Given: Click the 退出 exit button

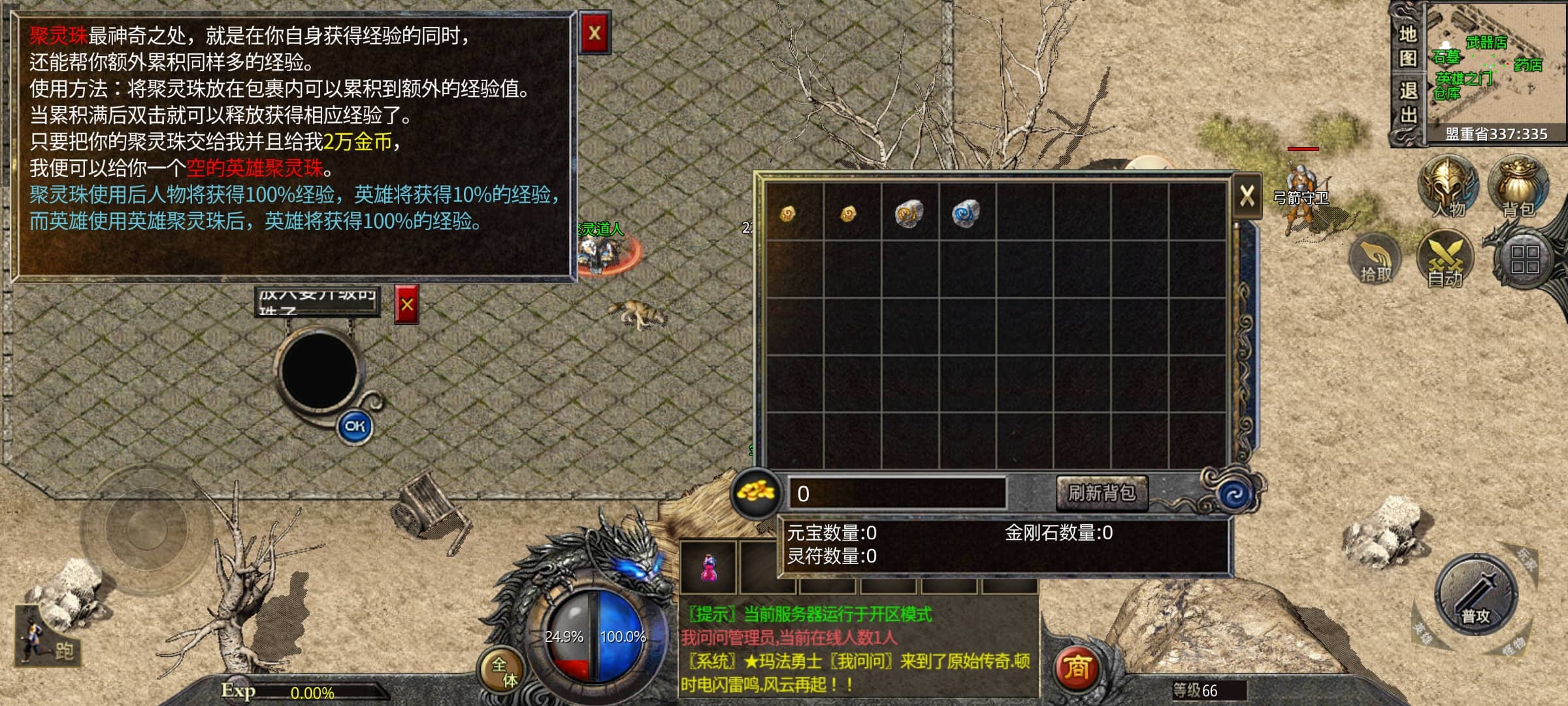Looking at the screenshot, I should click(1408, 103).
